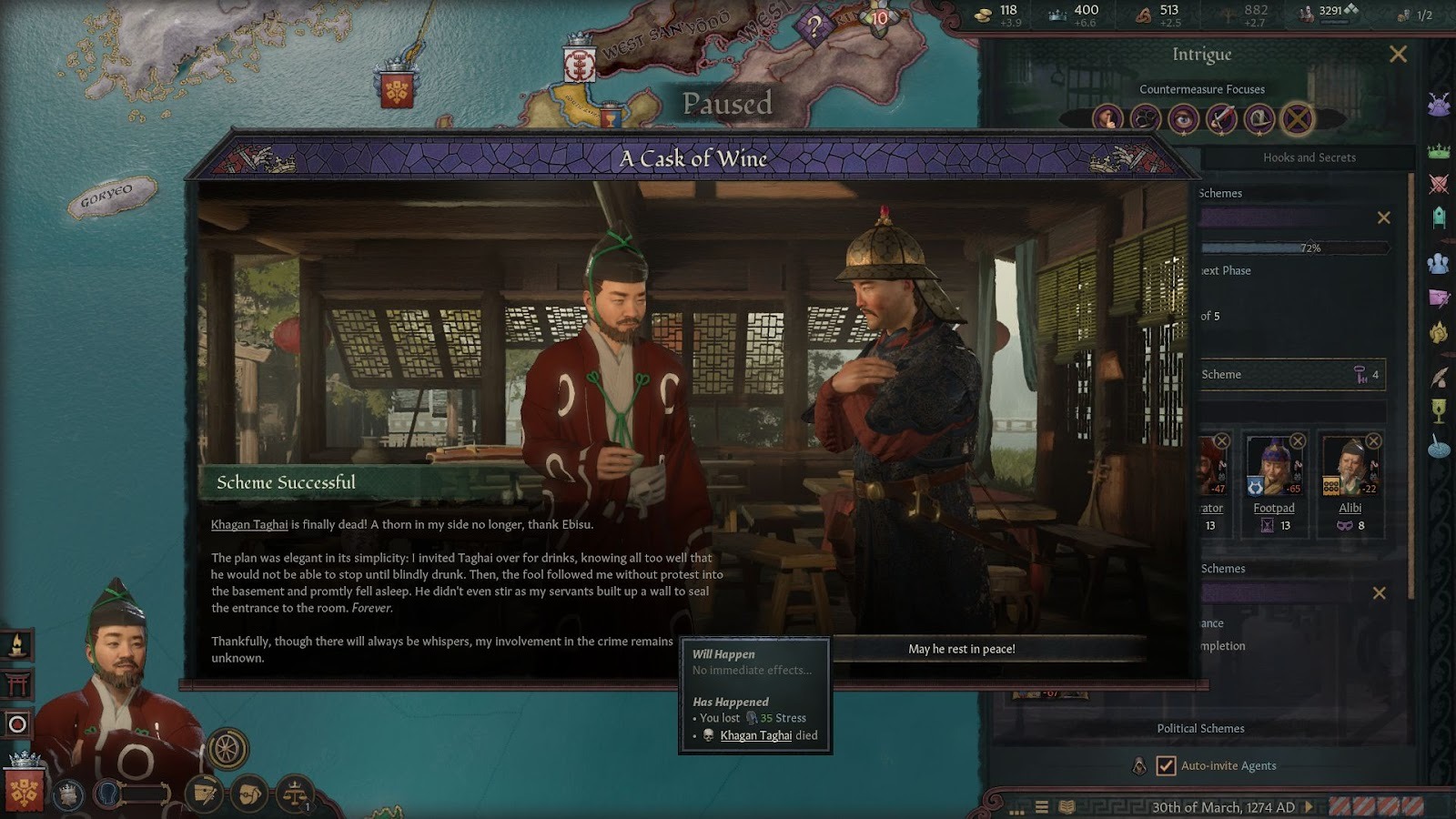
Task: Switch to the Hooks and Secrets tab
Action: (x=1309, y=157)
